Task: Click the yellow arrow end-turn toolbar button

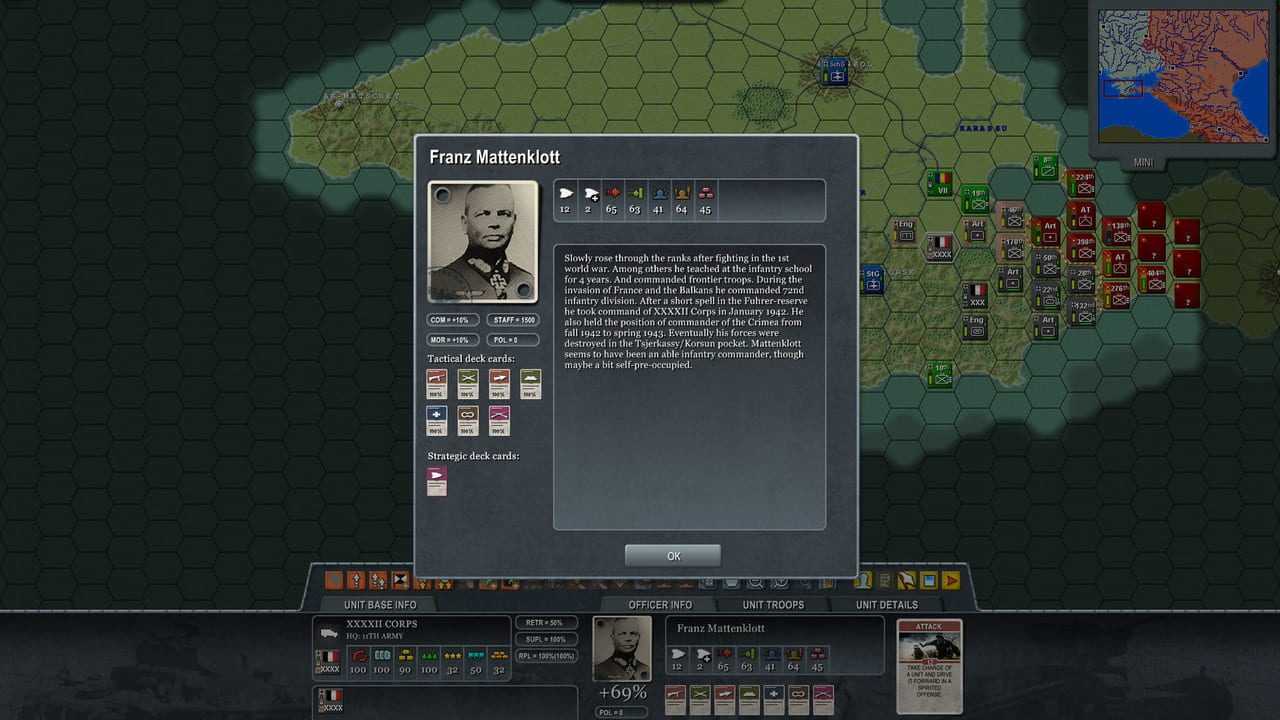Action: (951, 580)
